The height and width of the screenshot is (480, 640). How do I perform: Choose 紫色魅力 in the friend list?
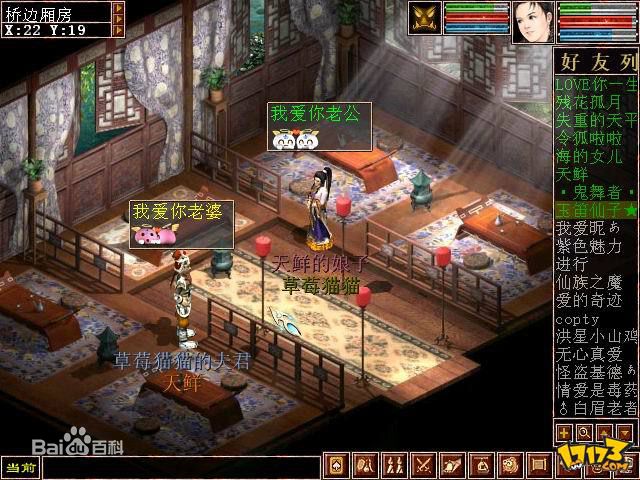[x=589, y=246]
